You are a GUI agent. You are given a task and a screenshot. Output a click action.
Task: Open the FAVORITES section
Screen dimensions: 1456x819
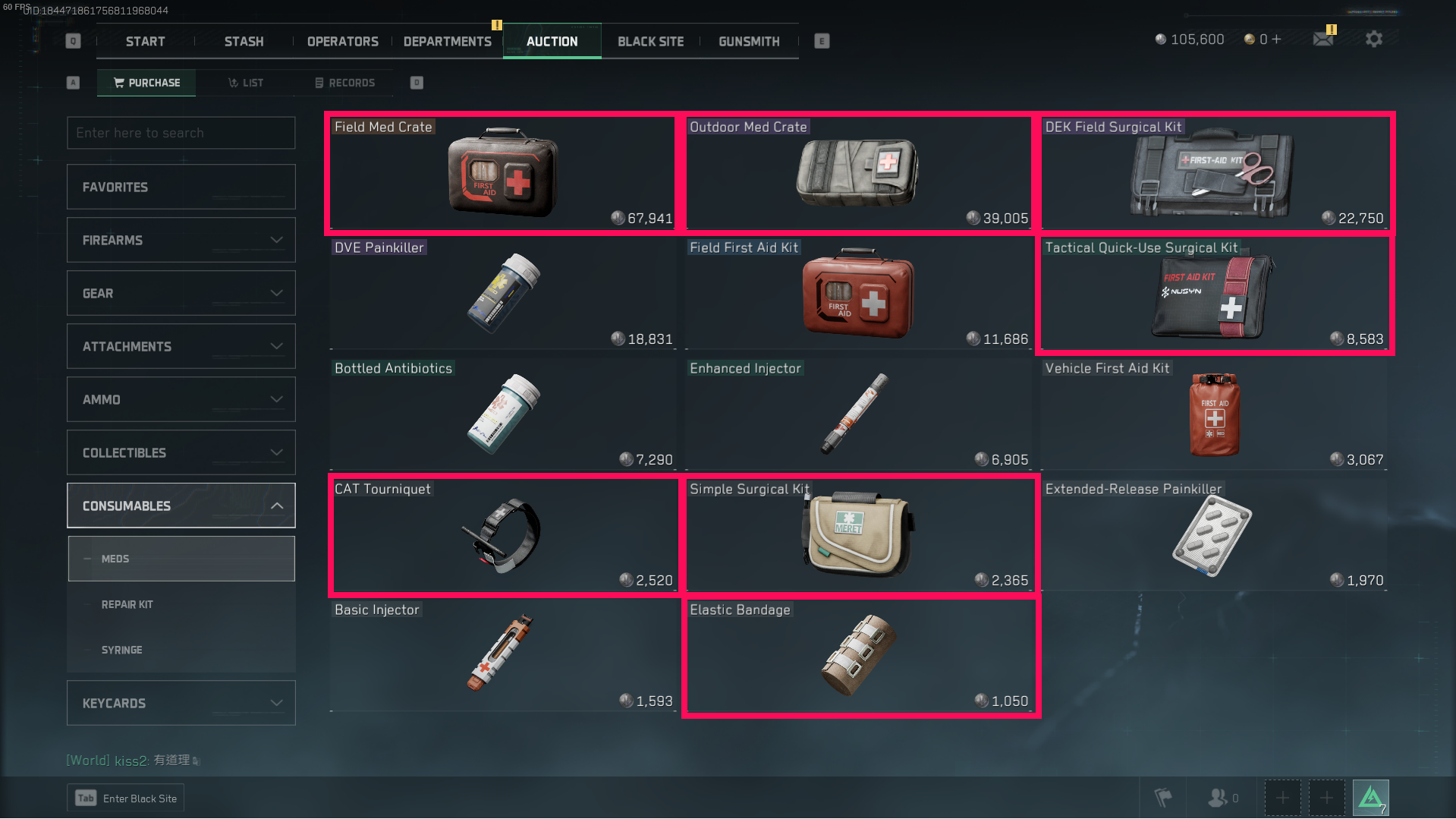[181, 187]
